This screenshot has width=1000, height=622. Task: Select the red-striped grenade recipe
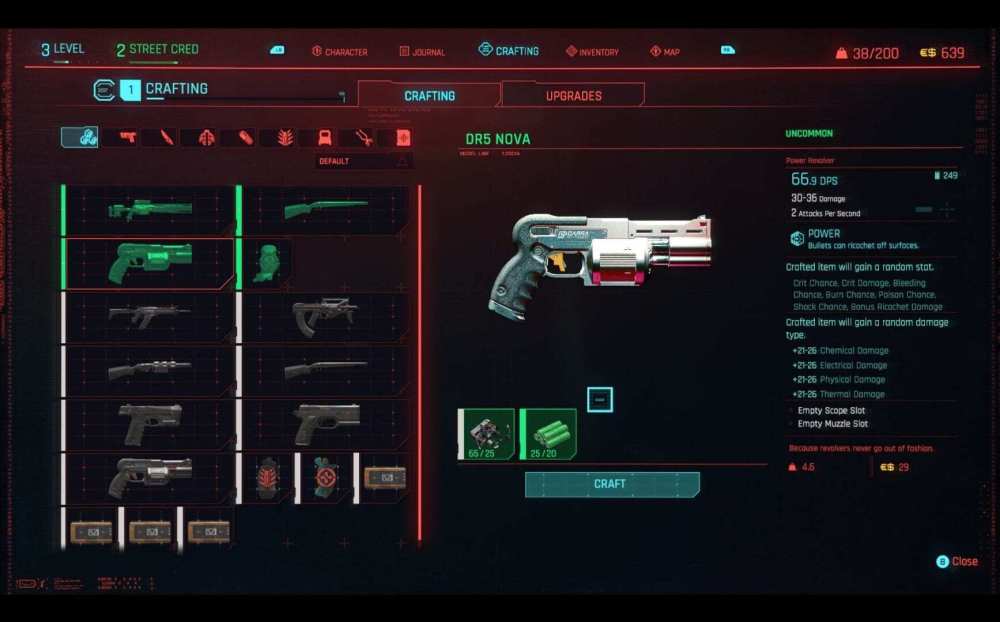point(267,477)
